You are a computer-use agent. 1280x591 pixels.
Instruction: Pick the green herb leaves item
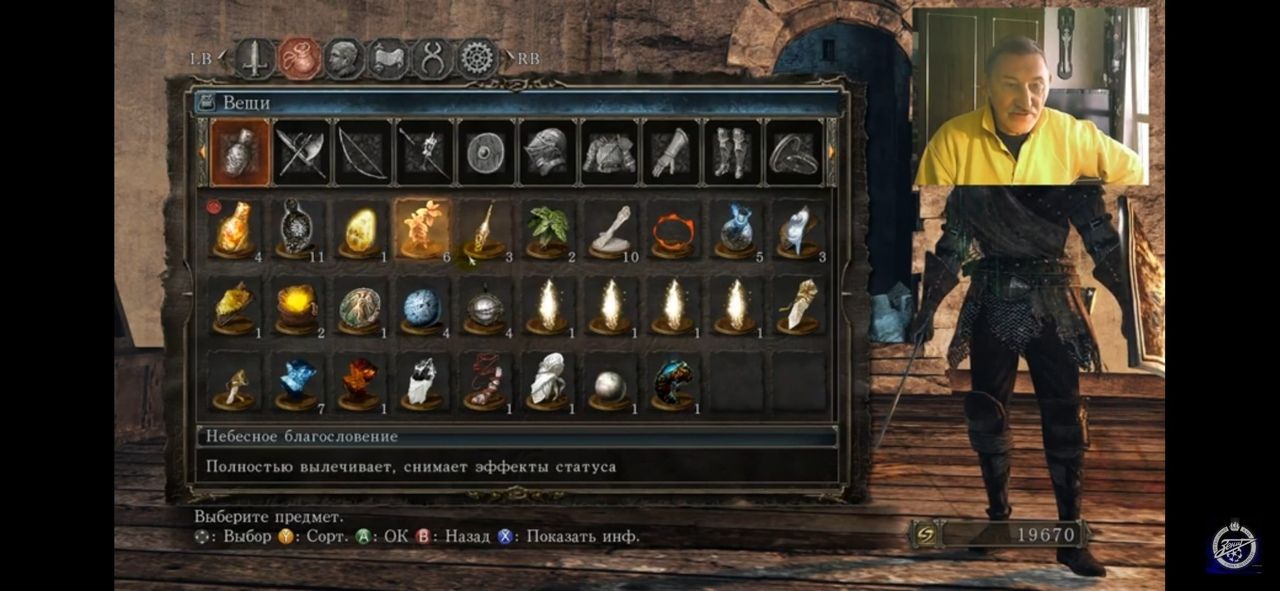tap(547, 229)
